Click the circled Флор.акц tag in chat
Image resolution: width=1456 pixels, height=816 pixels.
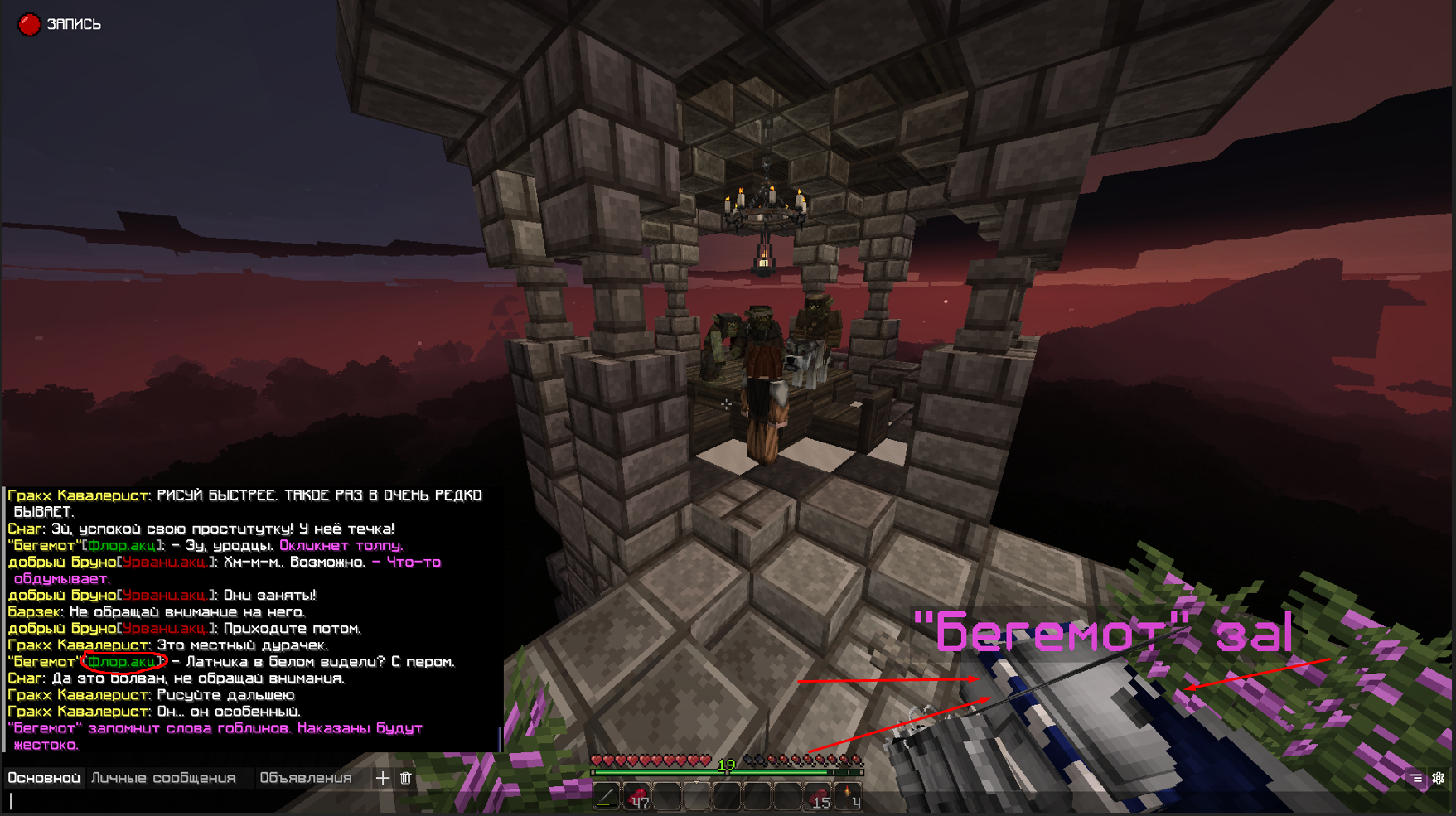pos(123,662)
